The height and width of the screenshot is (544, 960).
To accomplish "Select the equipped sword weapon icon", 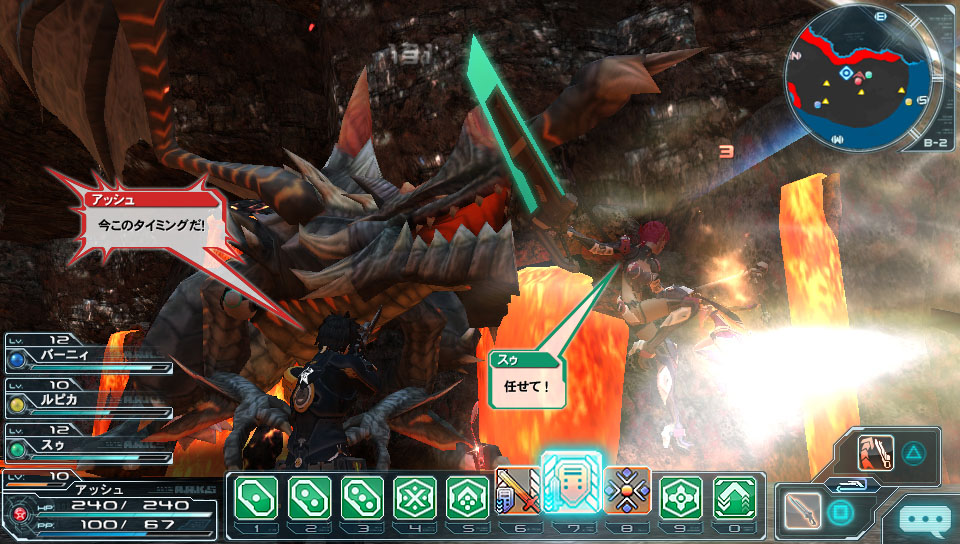I will (803, 511).
